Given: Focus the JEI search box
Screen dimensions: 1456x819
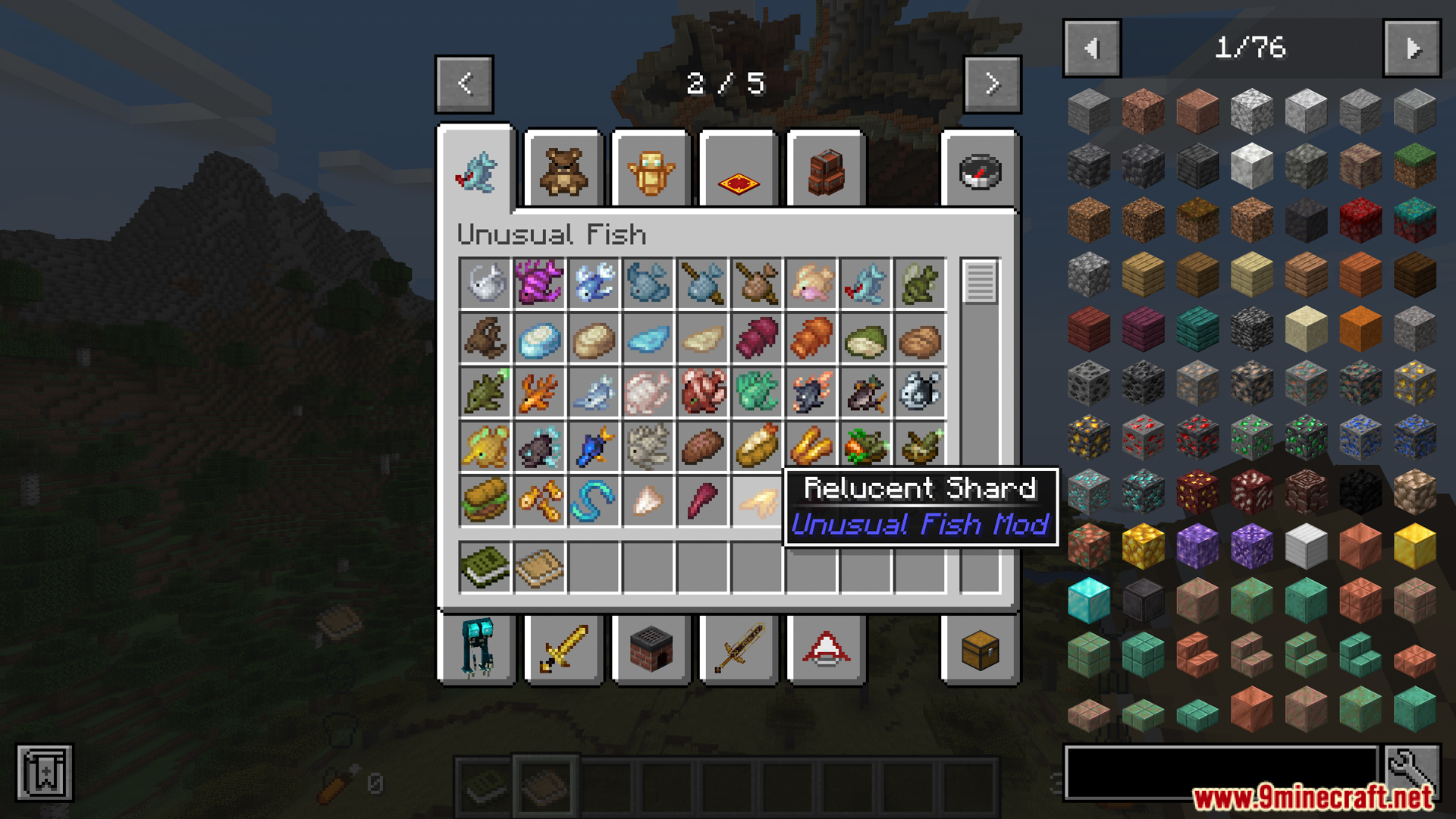Looking at the screenshot, I should pos(1221,772).
